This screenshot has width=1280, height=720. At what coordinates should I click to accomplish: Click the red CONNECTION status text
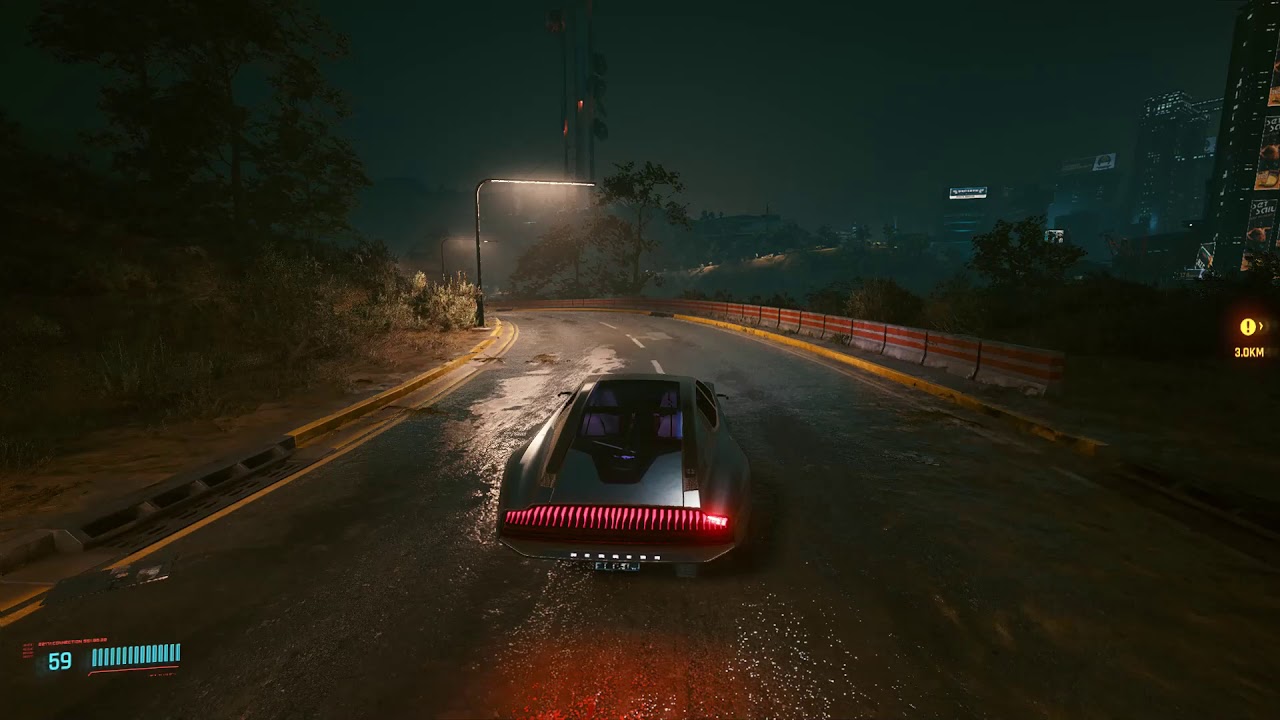click(x=68, y=640)
